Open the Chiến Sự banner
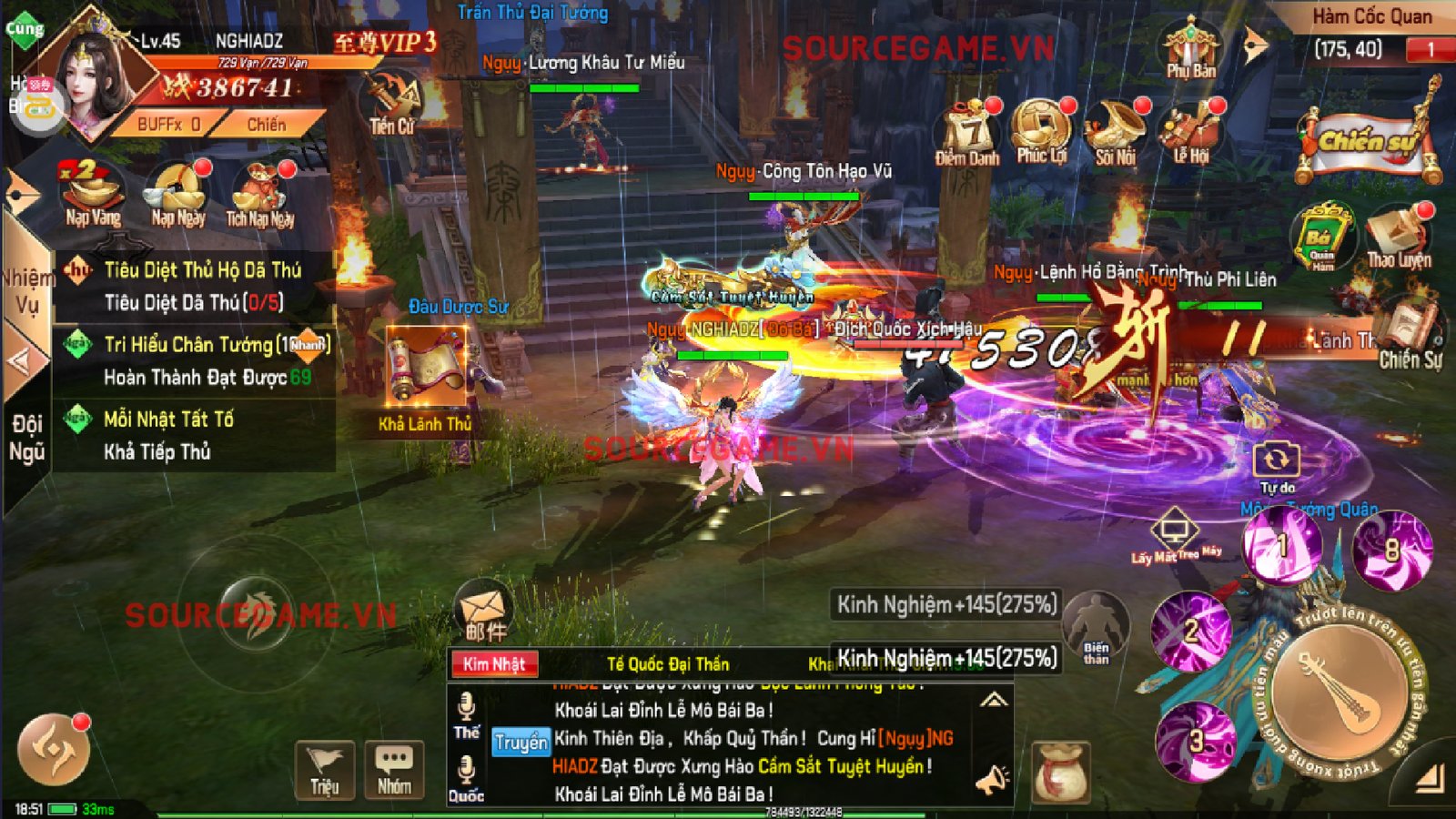 point(1369,143)
